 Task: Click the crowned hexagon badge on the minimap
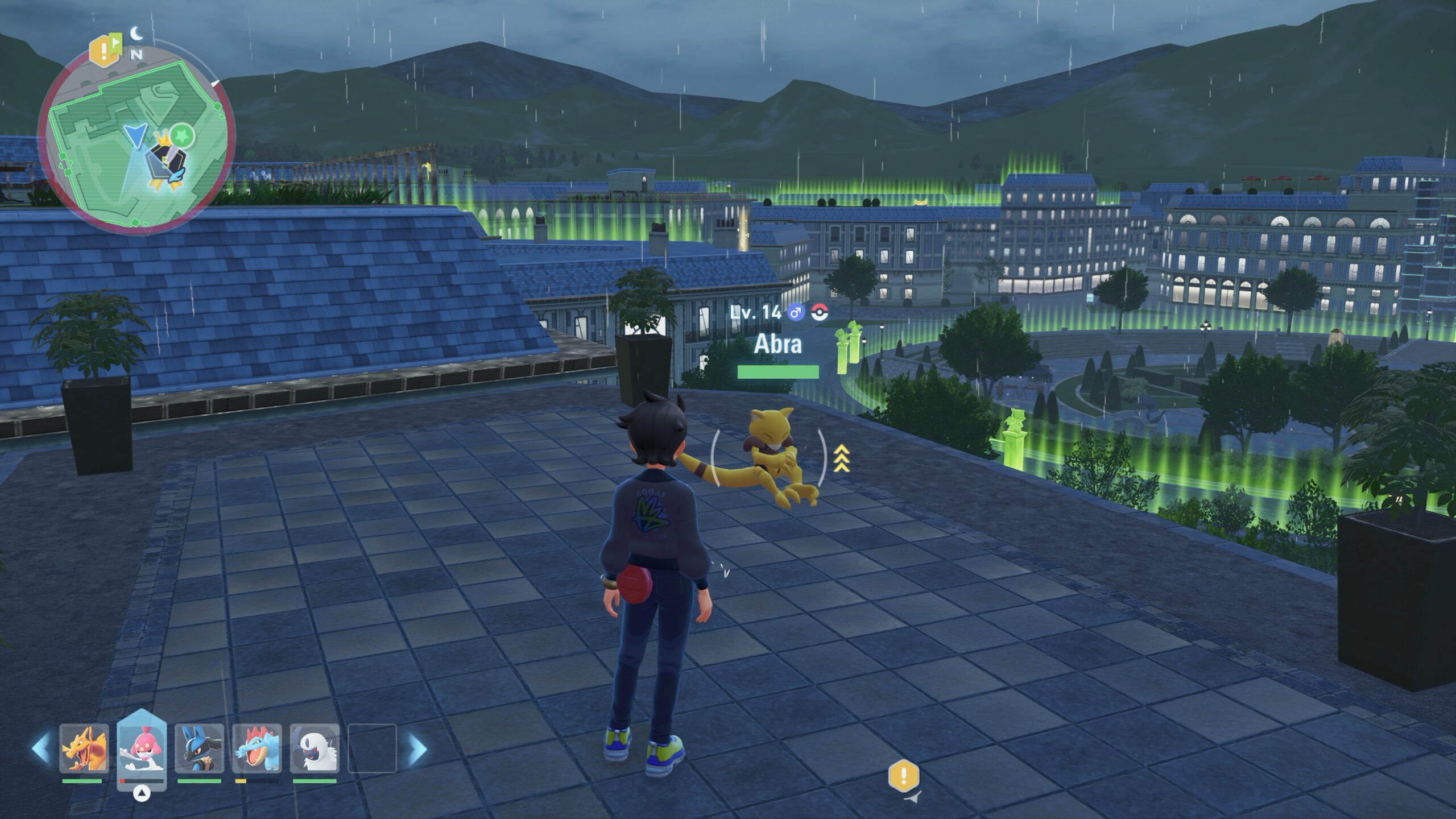[162, 161]
